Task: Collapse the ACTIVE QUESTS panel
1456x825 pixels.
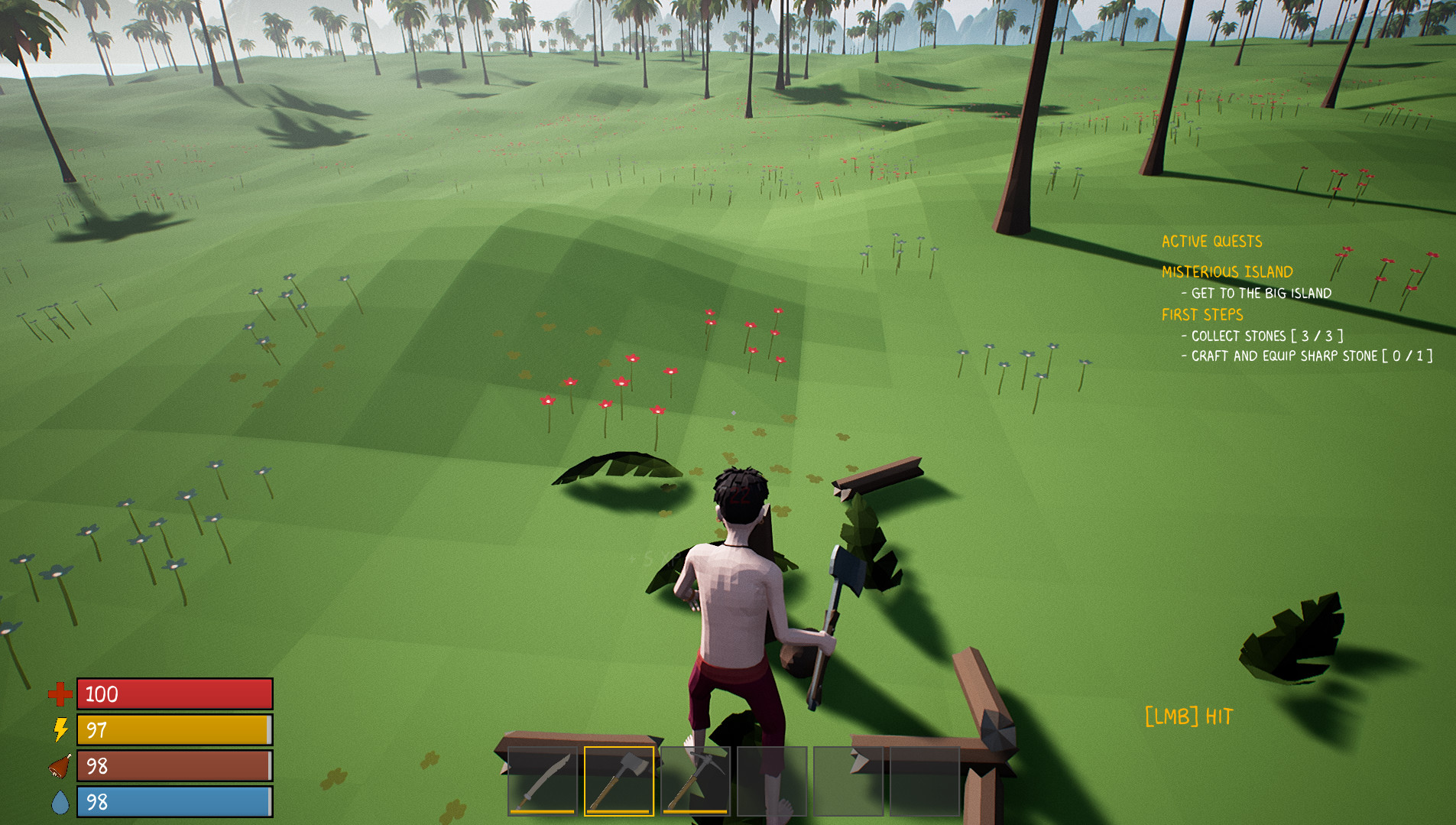Action: (1211, 241)
